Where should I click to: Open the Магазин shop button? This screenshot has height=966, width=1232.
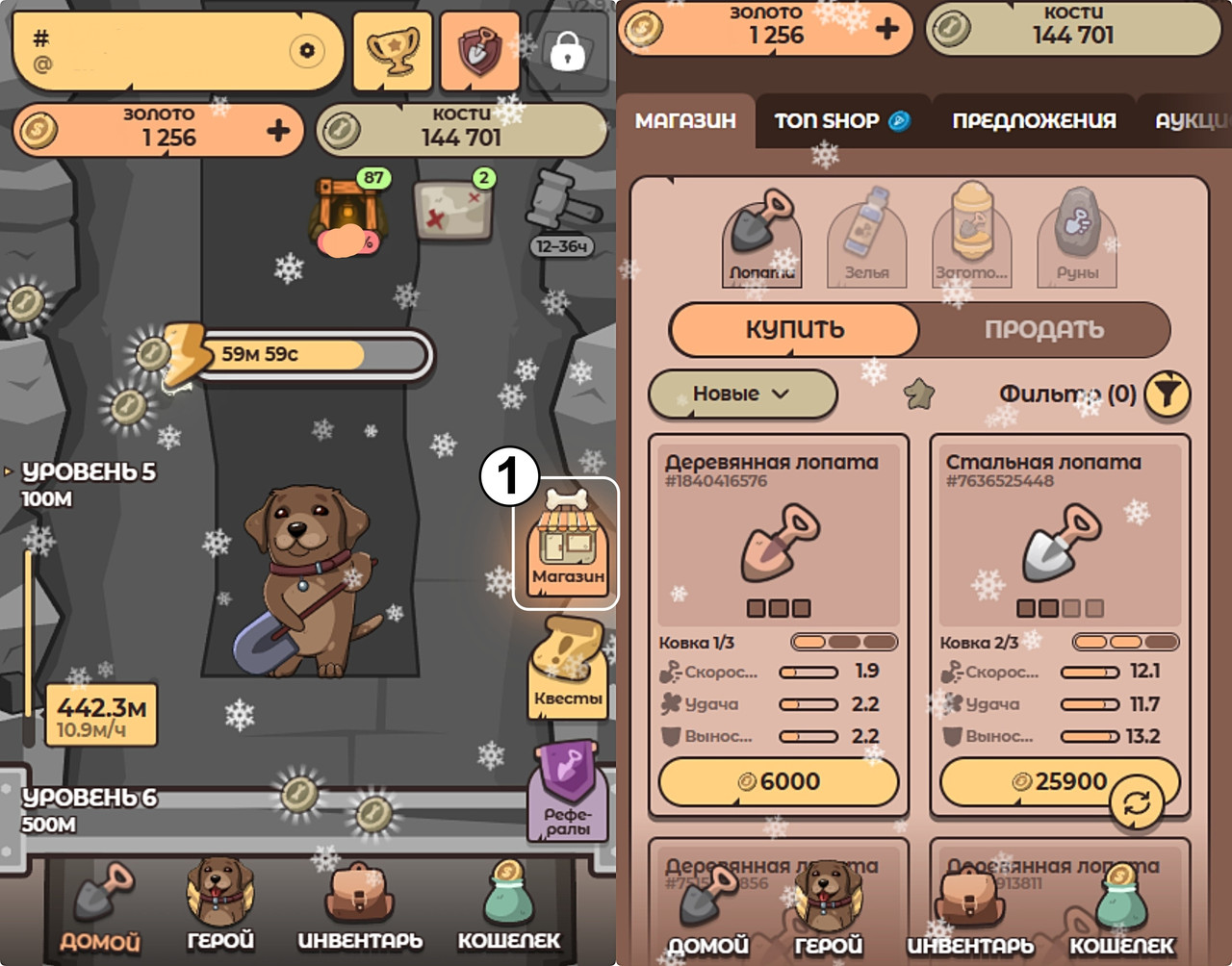pos(567,545)
